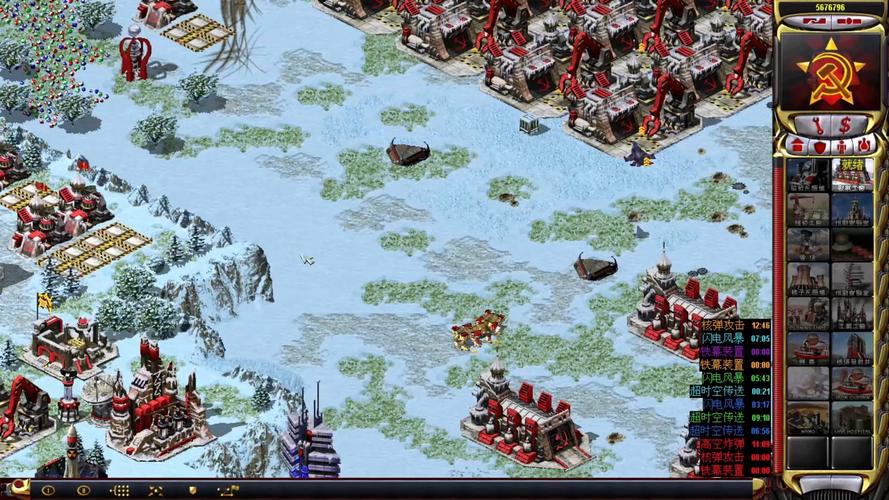Image resolution: width=889 pixels, height=500 pixels.
Task: Click the dotted grid command button
Action: click(119, 491)
